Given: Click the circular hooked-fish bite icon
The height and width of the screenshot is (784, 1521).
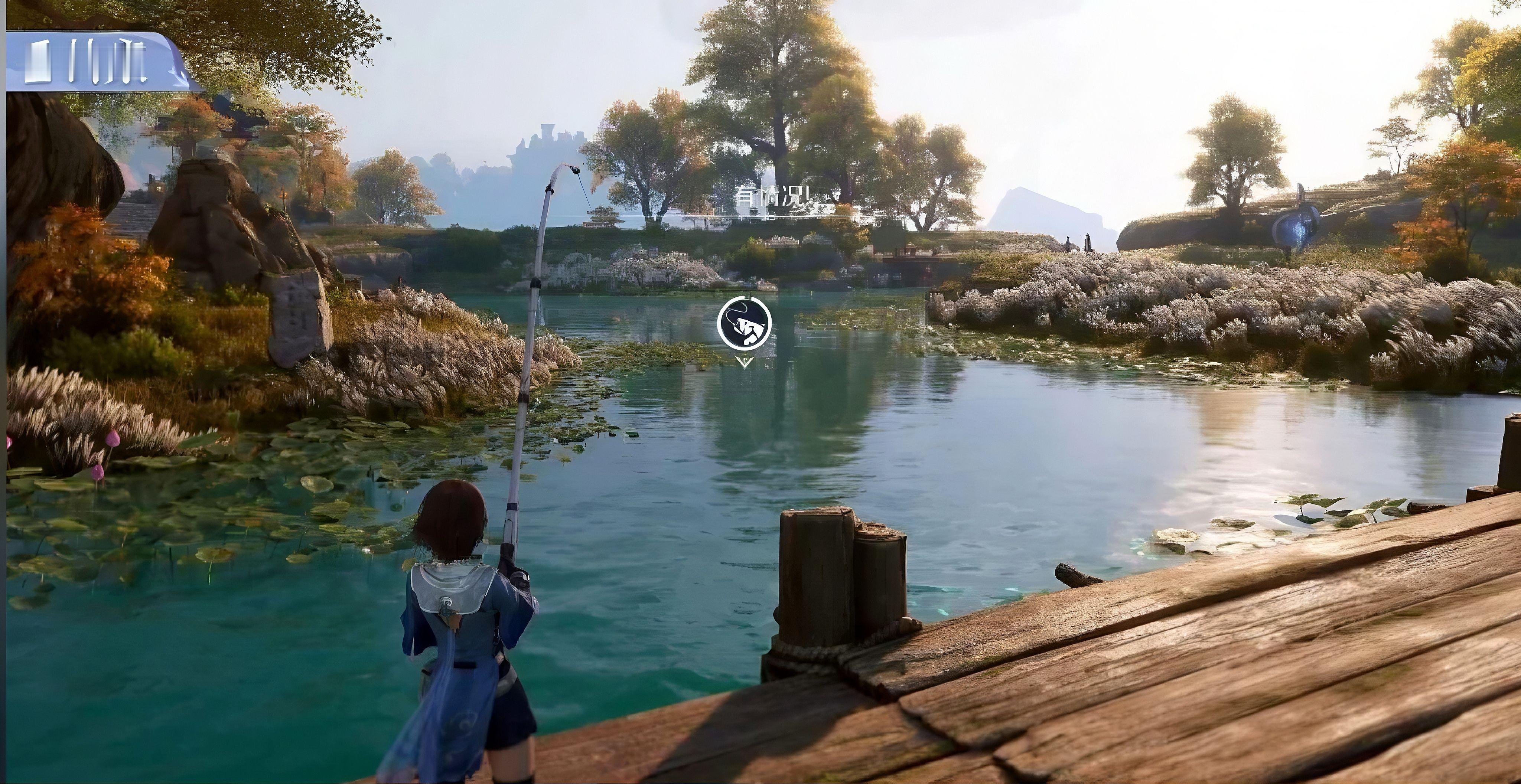Looking at the screenshot, I should point(745,324).
